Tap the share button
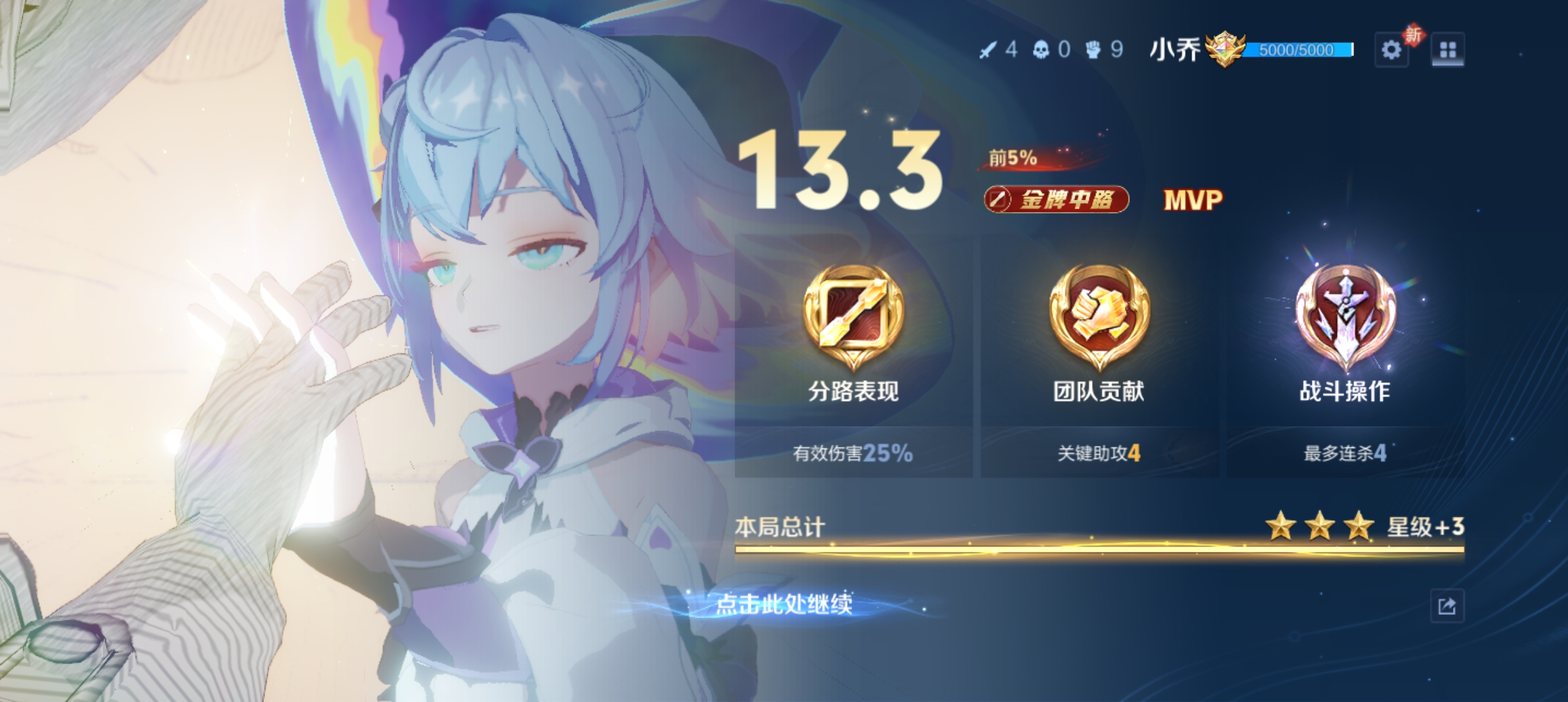The width and height of the screenshot is (1568, 702). pos(1447,606)
